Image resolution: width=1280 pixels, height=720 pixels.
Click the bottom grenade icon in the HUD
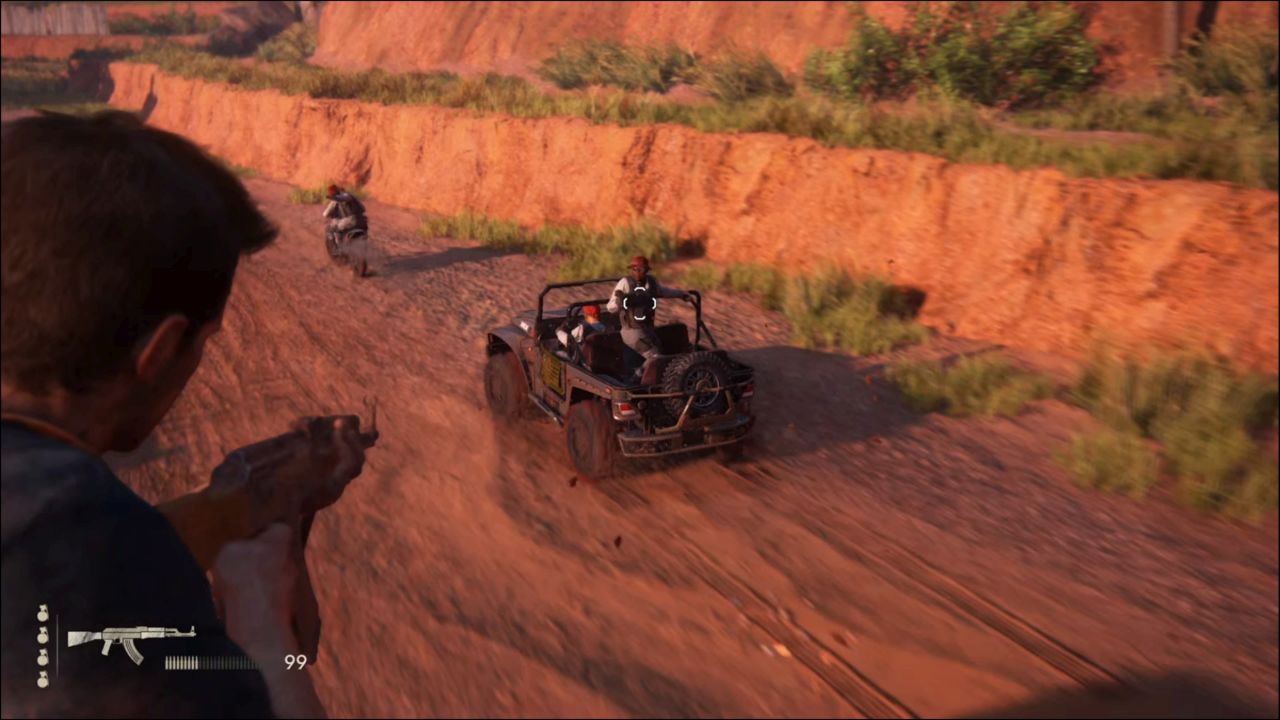pyautogui.click(x=43, y=679)
